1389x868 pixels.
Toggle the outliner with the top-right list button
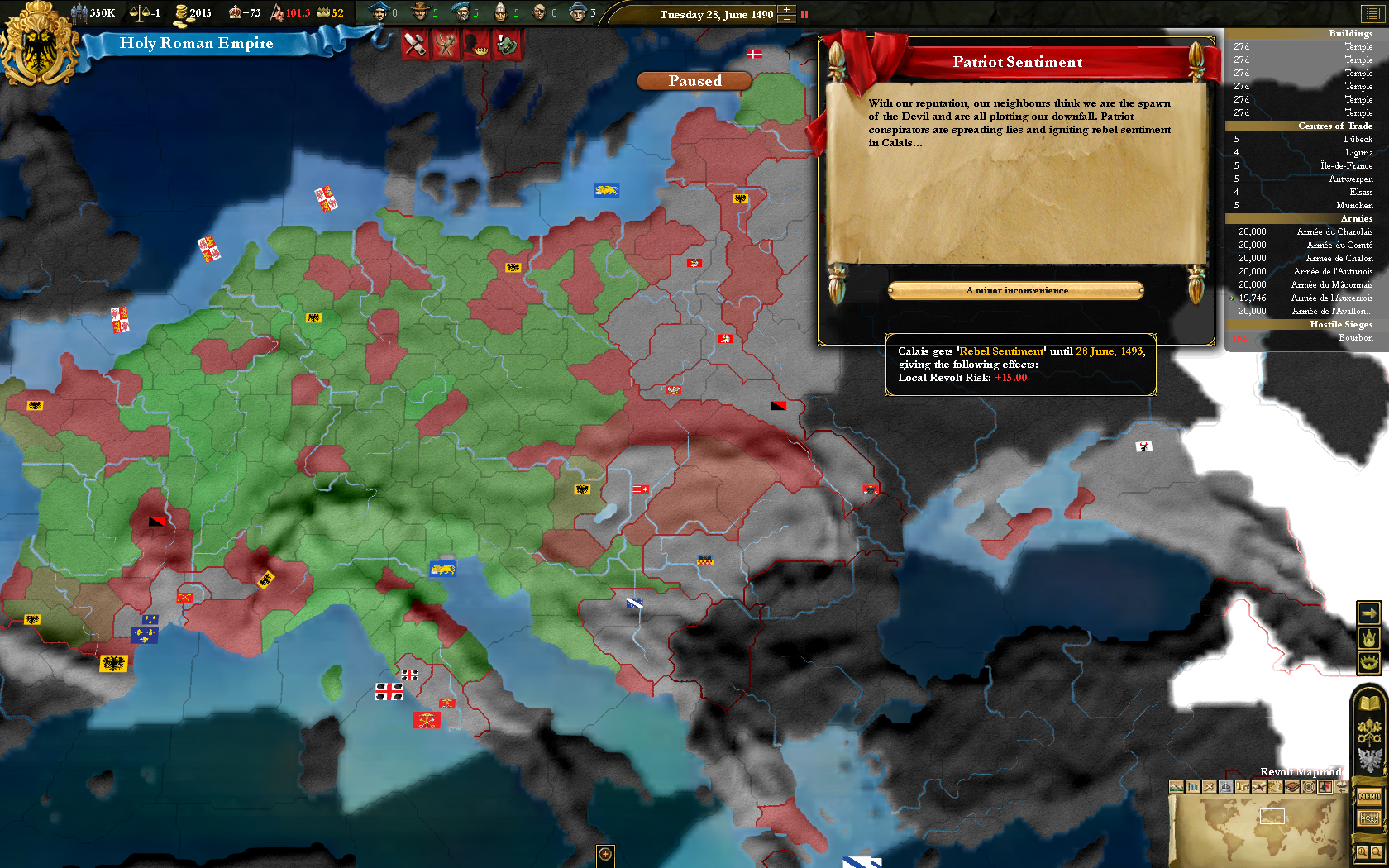1371,14
